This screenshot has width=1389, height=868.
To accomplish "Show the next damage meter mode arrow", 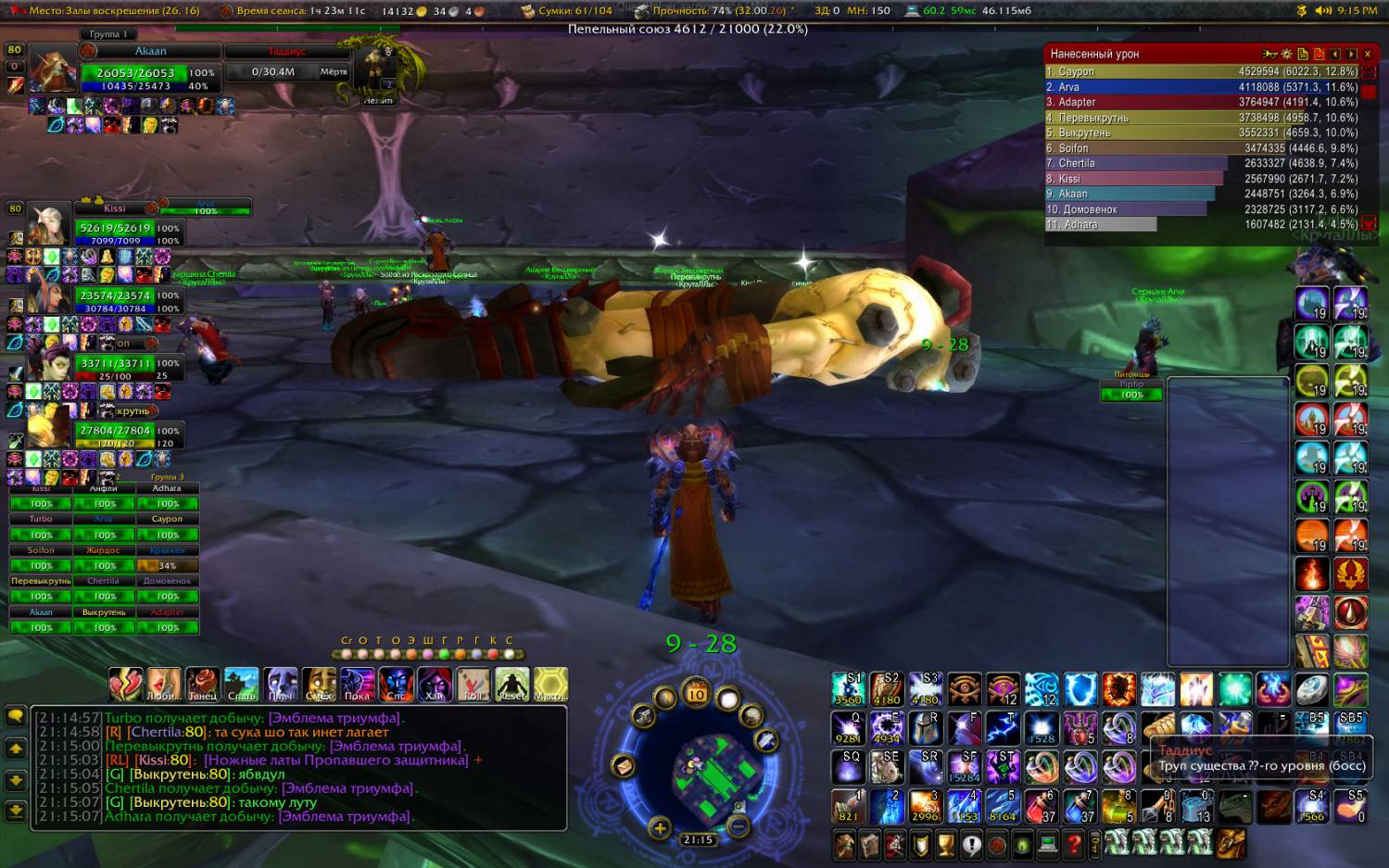I will [1351, 54].
